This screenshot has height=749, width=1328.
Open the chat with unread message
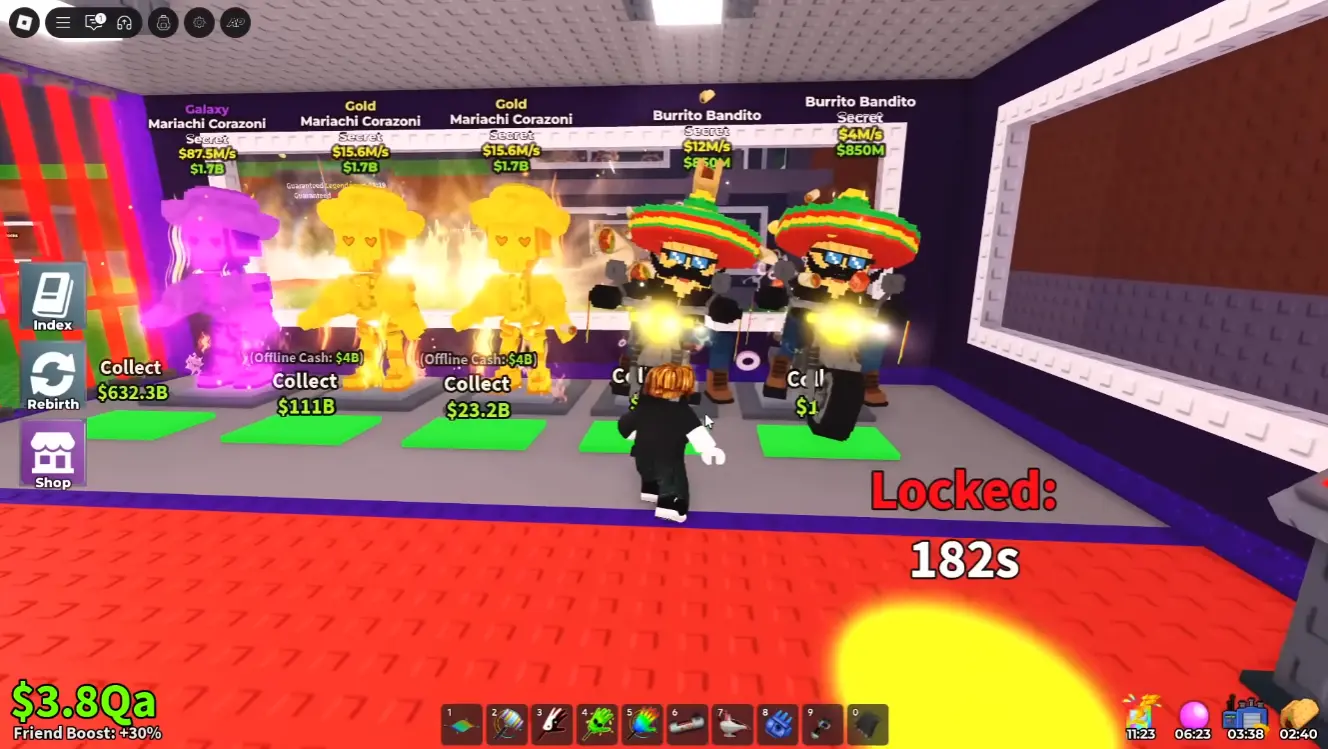click(94, 22)
